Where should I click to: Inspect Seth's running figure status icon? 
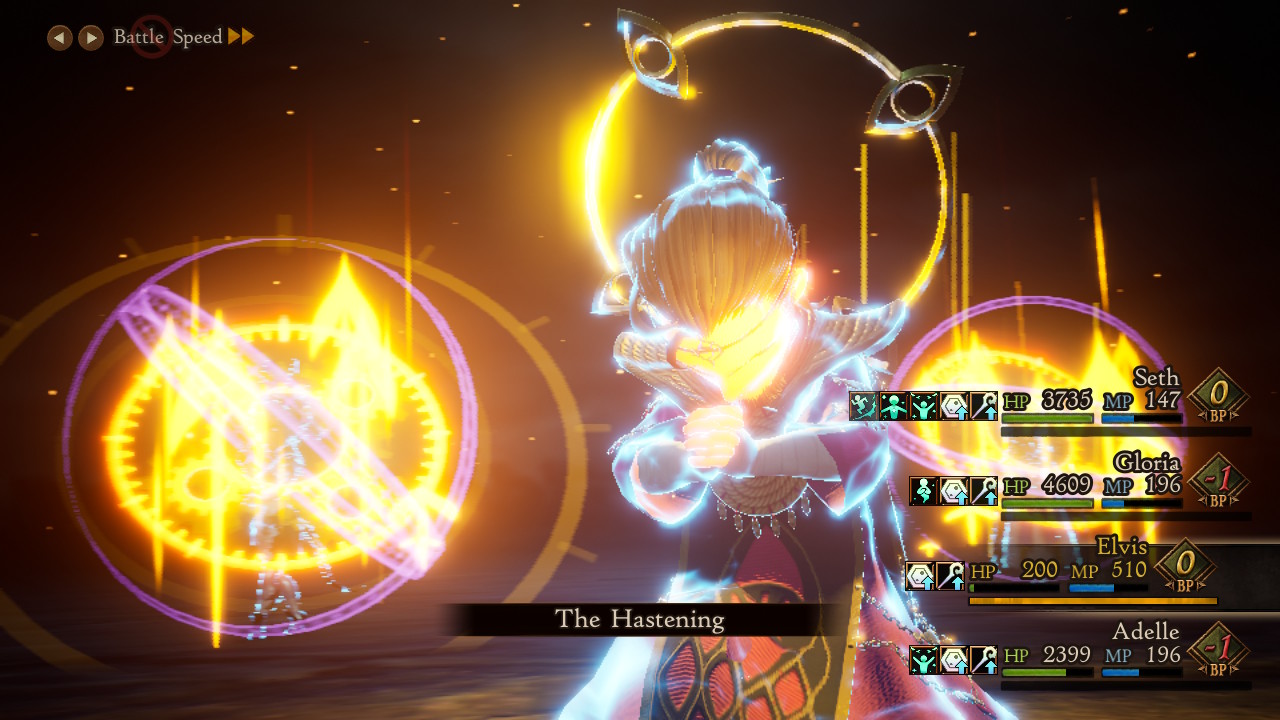pyautogui.click(x=863, y=406)
